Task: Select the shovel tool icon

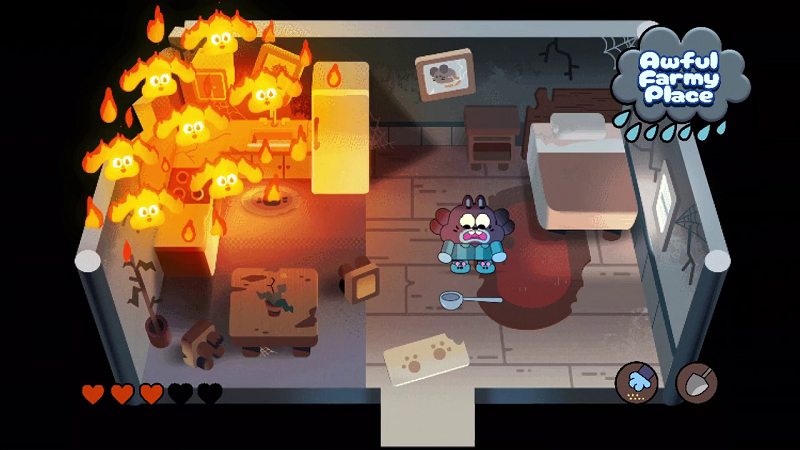Action: pos(696,381)
